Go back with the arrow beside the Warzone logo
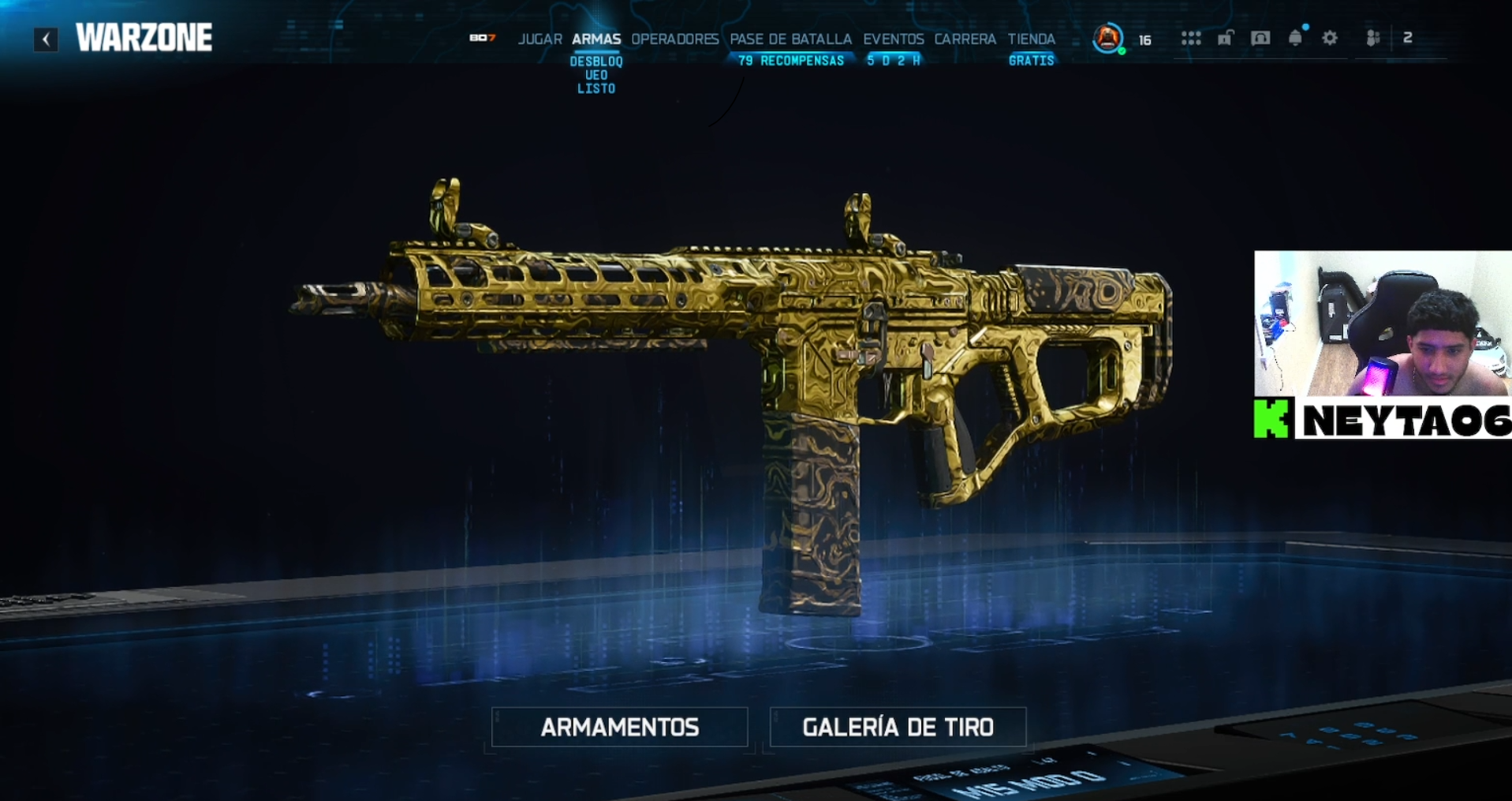 coord(46,39)
